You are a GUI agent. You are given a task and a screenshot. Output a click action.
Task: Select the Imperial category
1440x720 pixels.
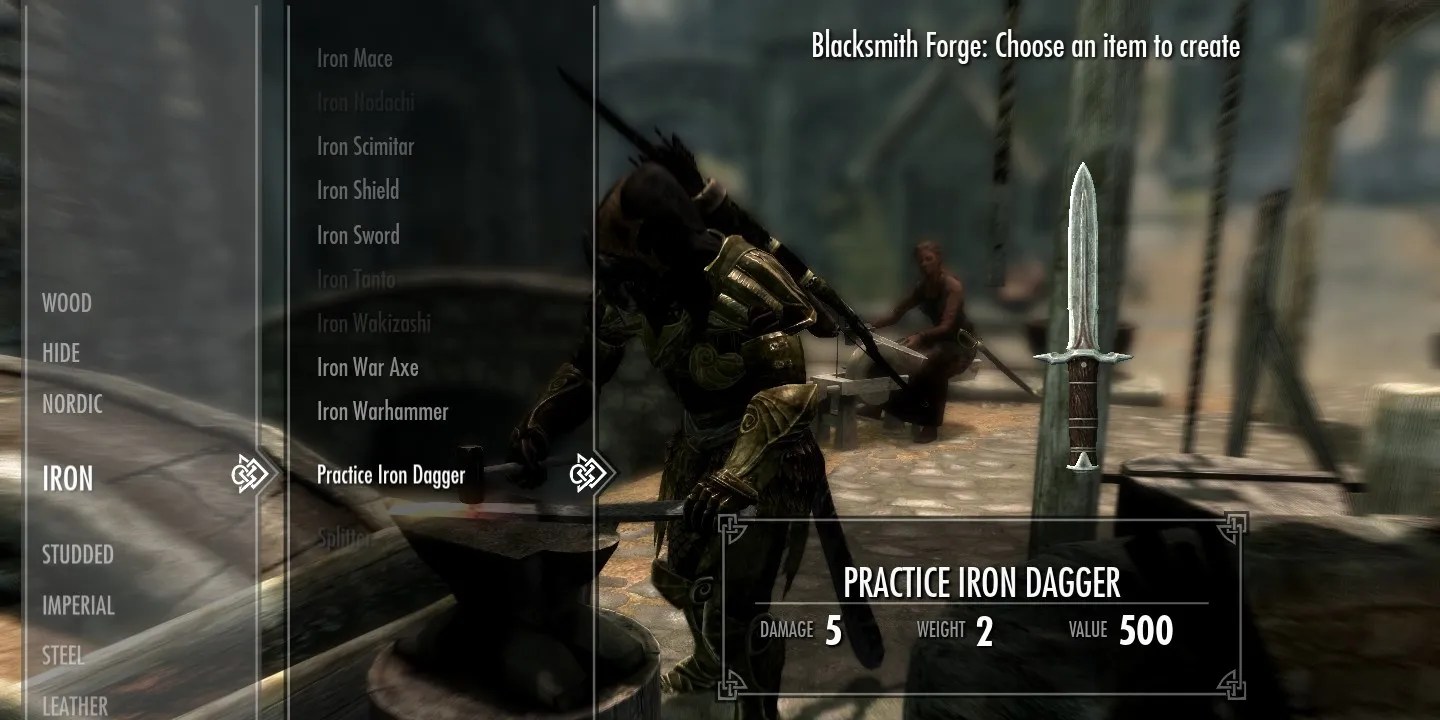click(x=78, y=605)
